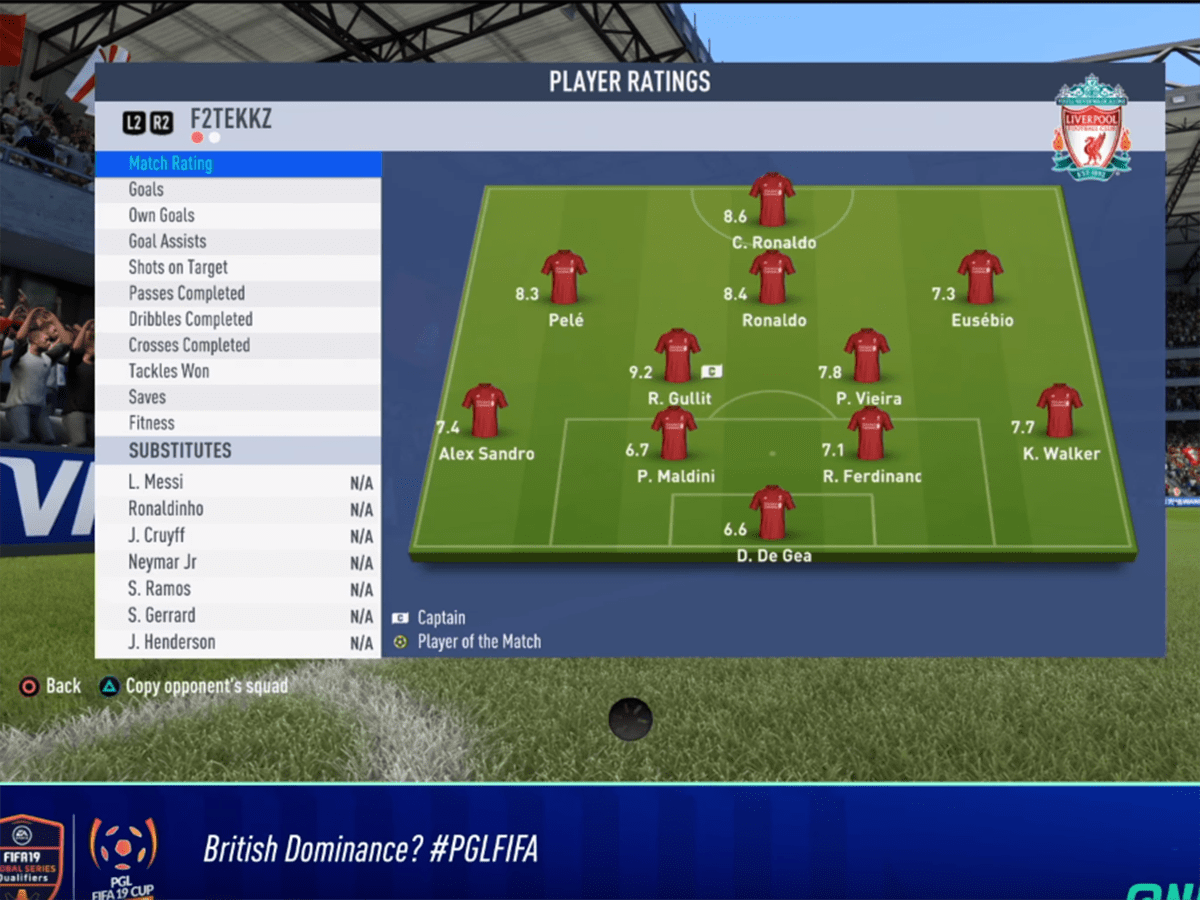This screenshot has width=1200, height=900.
Task: Show the Own Goals stat
Action: 237,216
